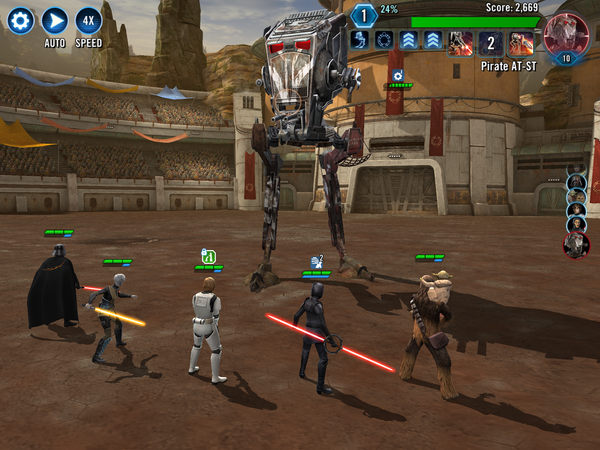Toggle AUTO battle mode
The height and width of the screenshot is (450, 600).
pyautogui.click(x=55, y=20)
